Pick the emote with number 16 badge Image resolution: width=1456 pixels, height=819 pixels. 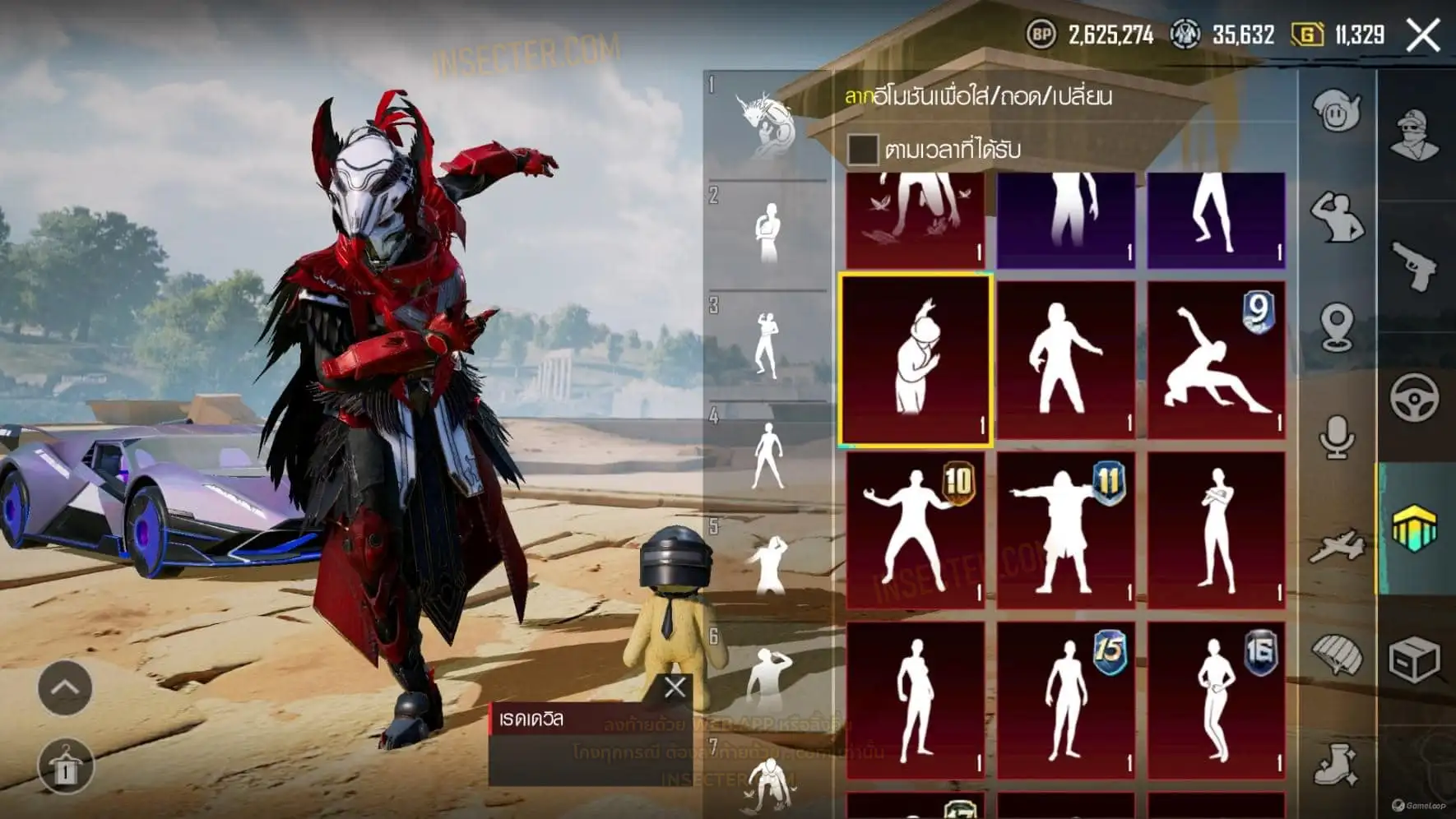pos(1216,701)
